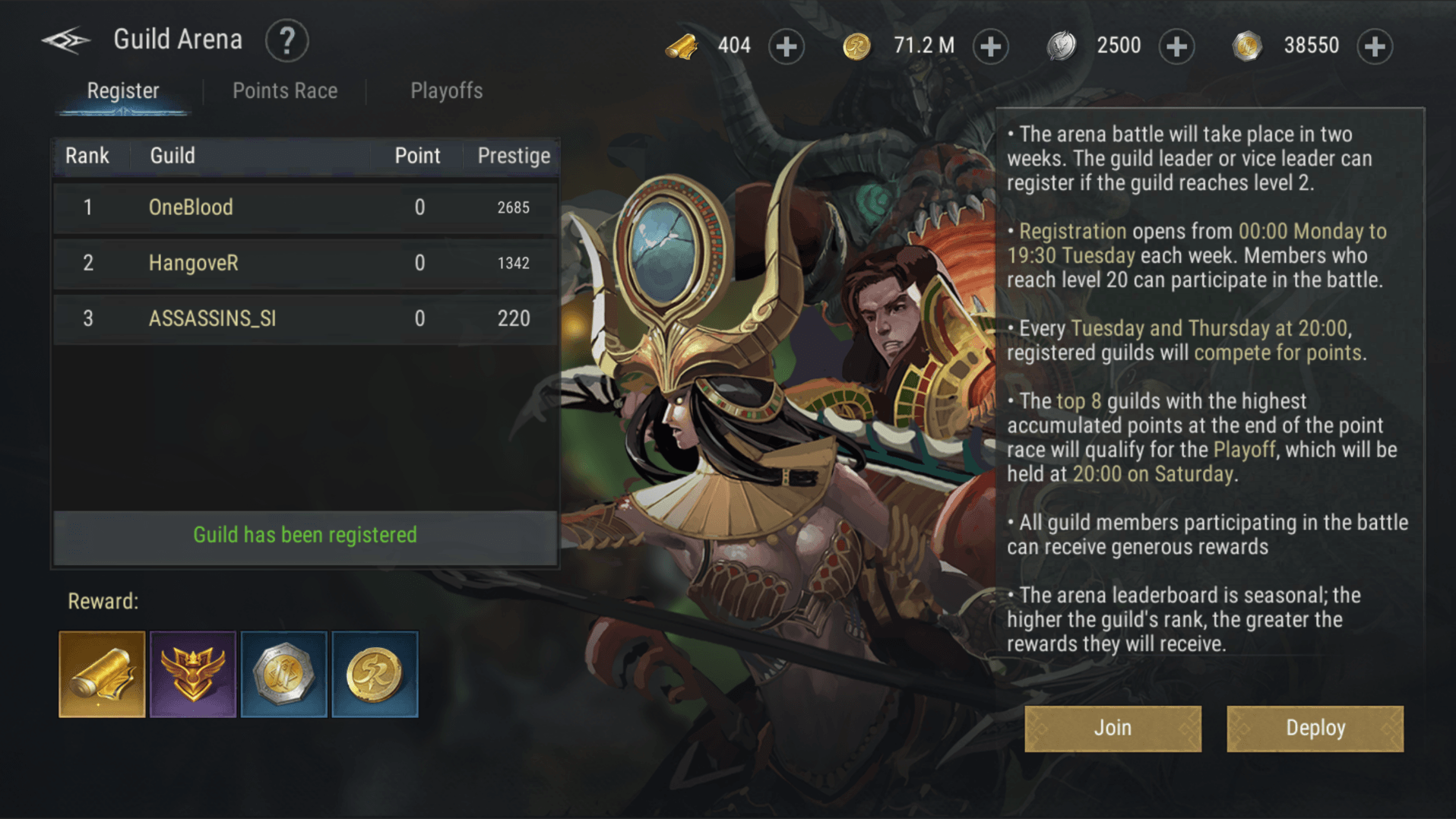Select the HangoveR guild row

click(305, 263)
